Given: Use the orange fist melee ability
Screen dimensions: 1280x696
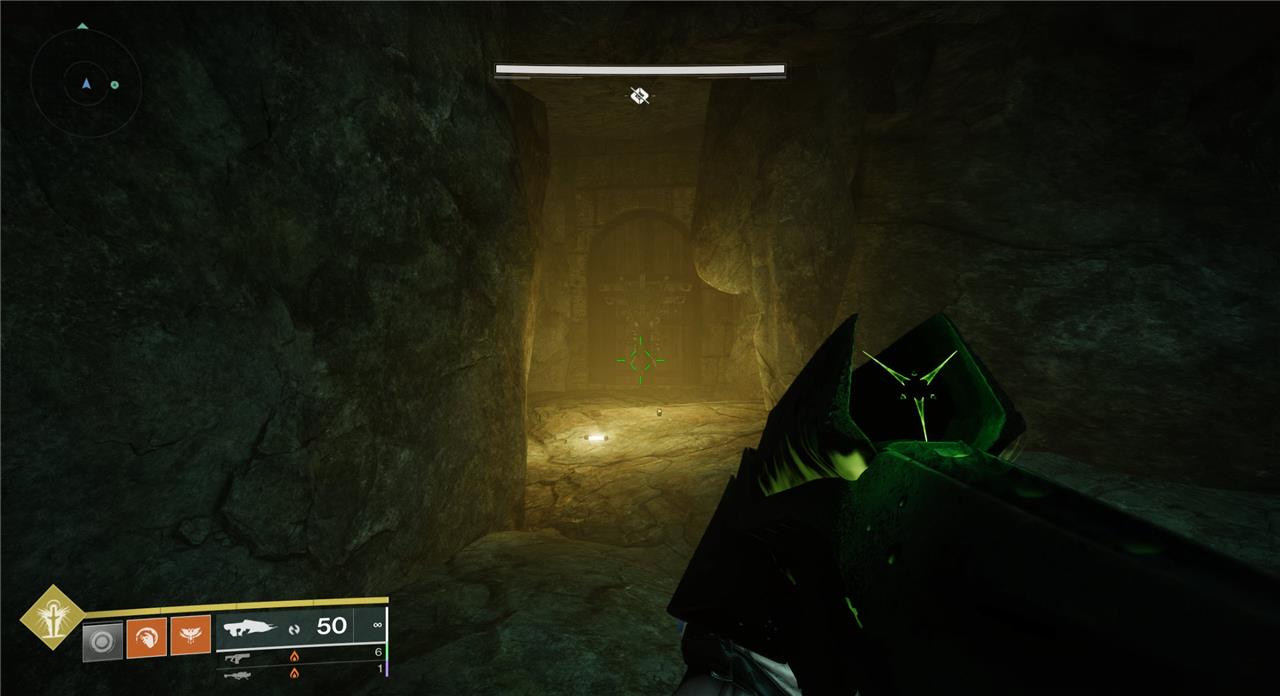Looking at the screenshot, I should [146, 636].
